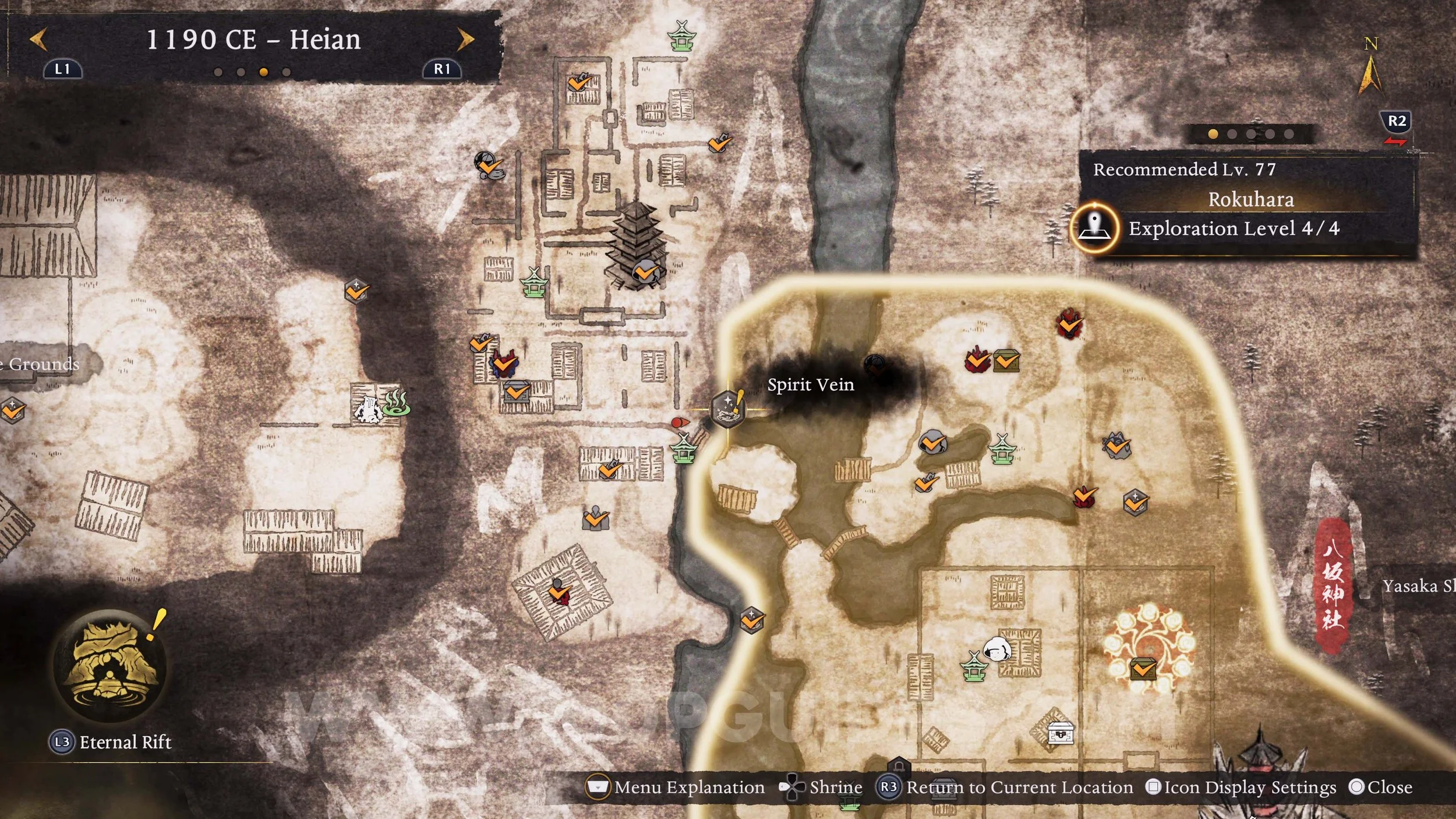Open Menu Explanation

pos(676,788)
